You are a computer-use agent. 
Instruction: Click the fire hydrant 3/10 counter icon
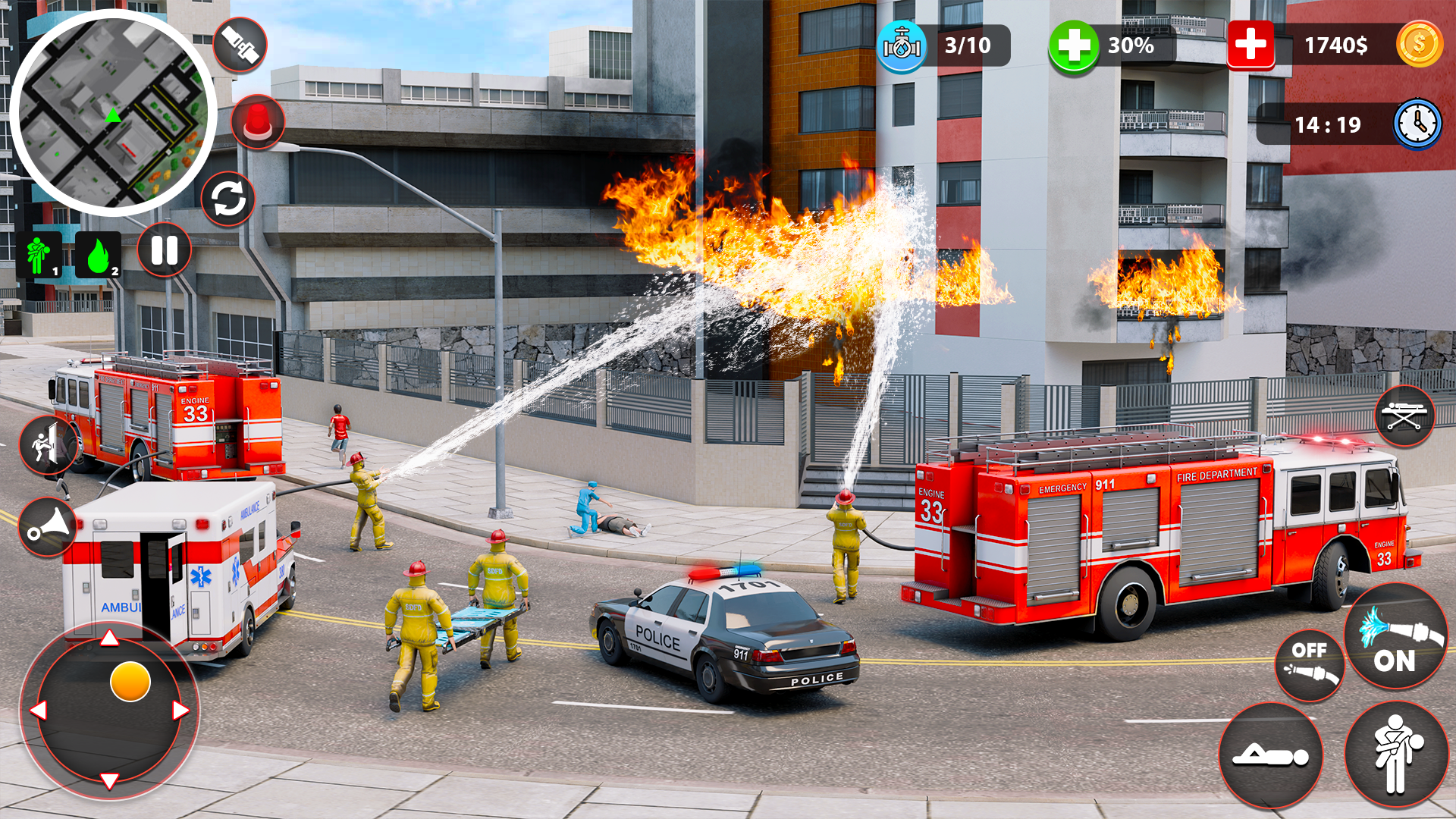click(x=902, y=45)
